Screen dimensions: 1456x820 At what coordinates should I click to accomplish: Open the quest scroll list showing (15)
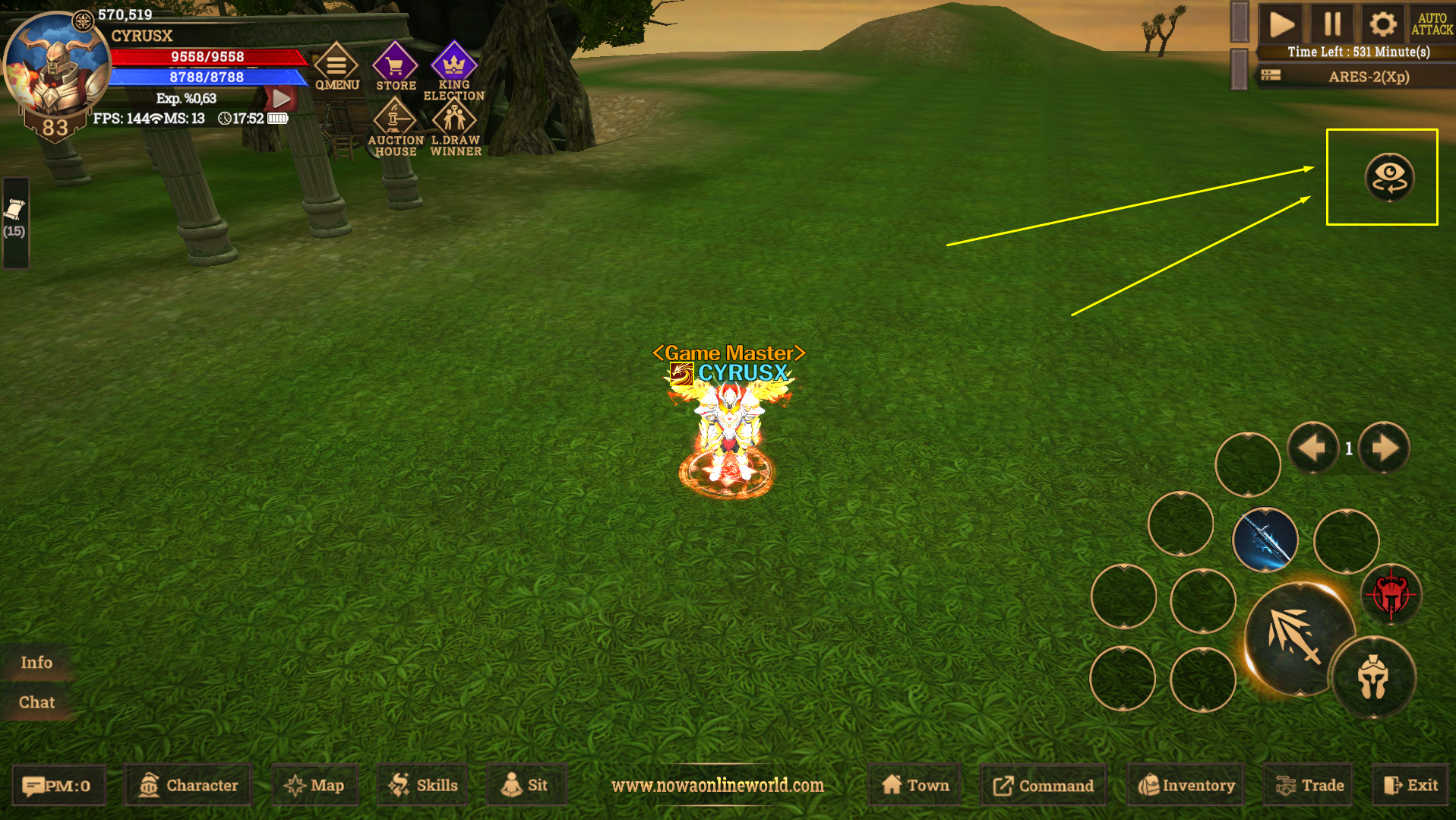click(15, 217)
